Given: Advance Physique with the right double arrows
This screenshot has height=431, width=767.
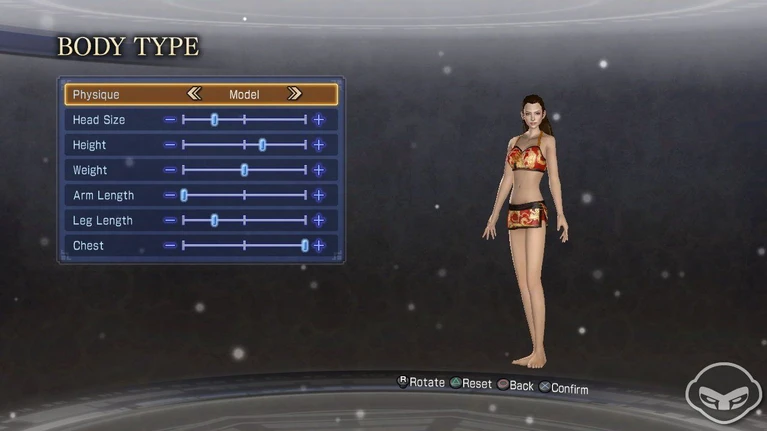Looking at the screenshot, I should pos(294,94).
